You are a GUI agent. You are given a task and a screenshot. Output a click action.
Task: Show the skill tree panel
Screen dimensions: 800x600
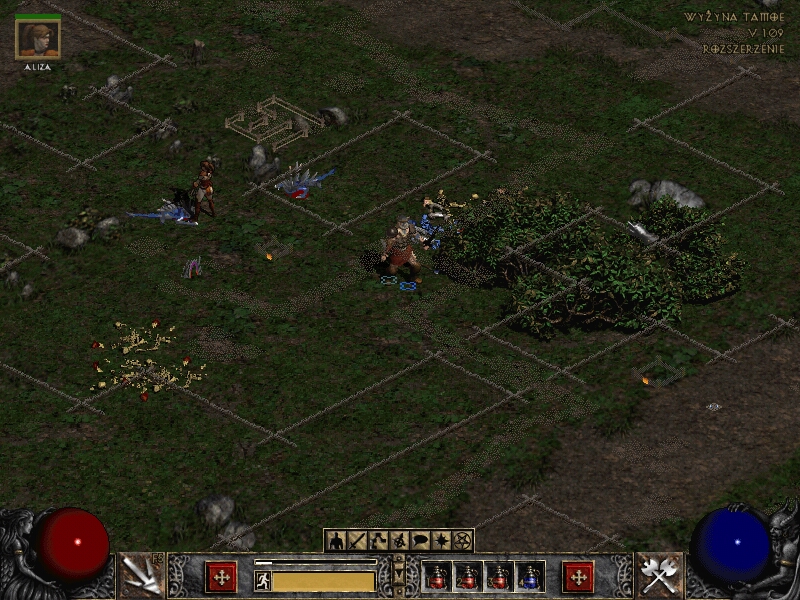click(x=378, y=541)
